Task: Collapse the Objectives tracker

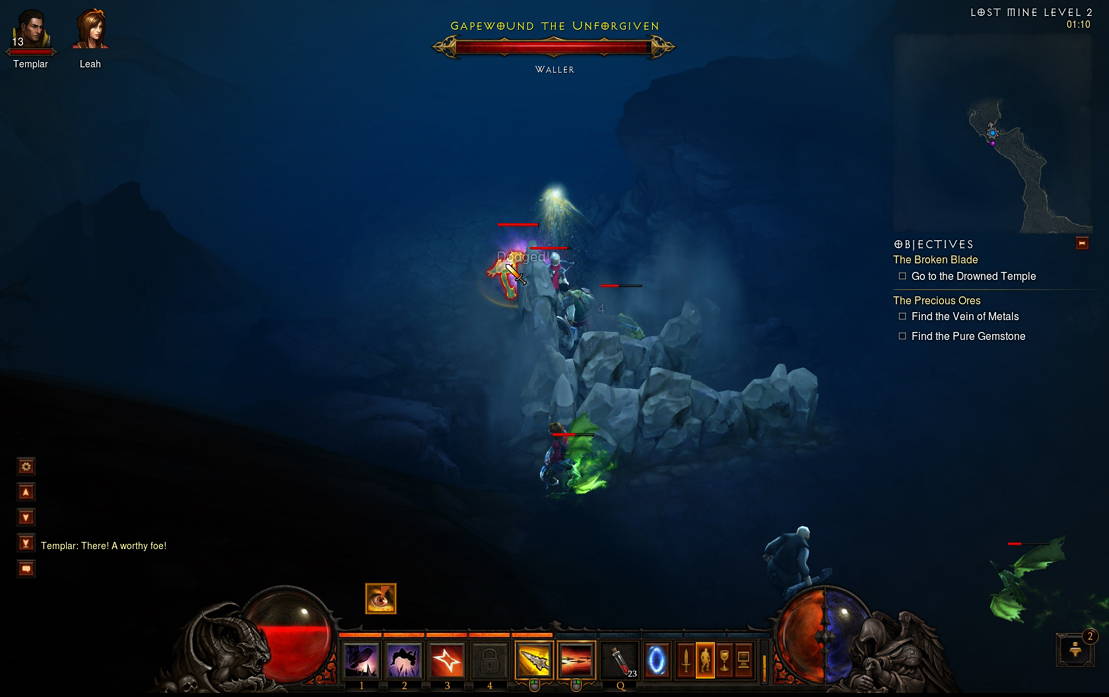Action: pos(1081,243)
